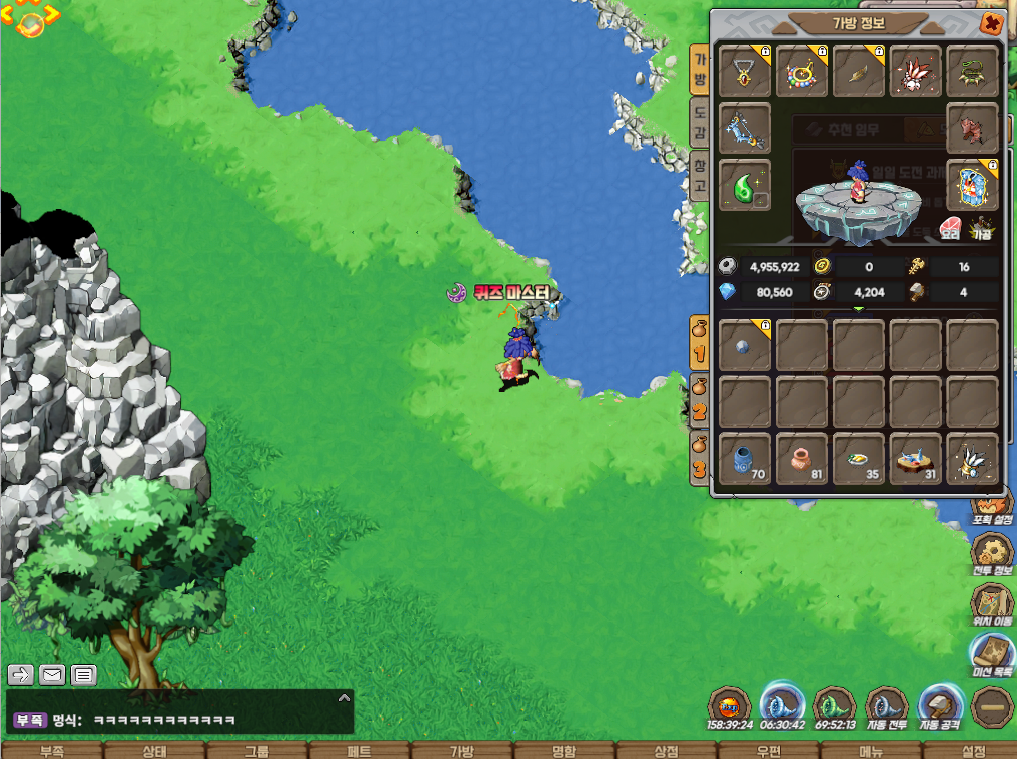Close the 가방 정보 bag window
The height and width of the screenshot is (759, 1017).
tap(991, 24)
